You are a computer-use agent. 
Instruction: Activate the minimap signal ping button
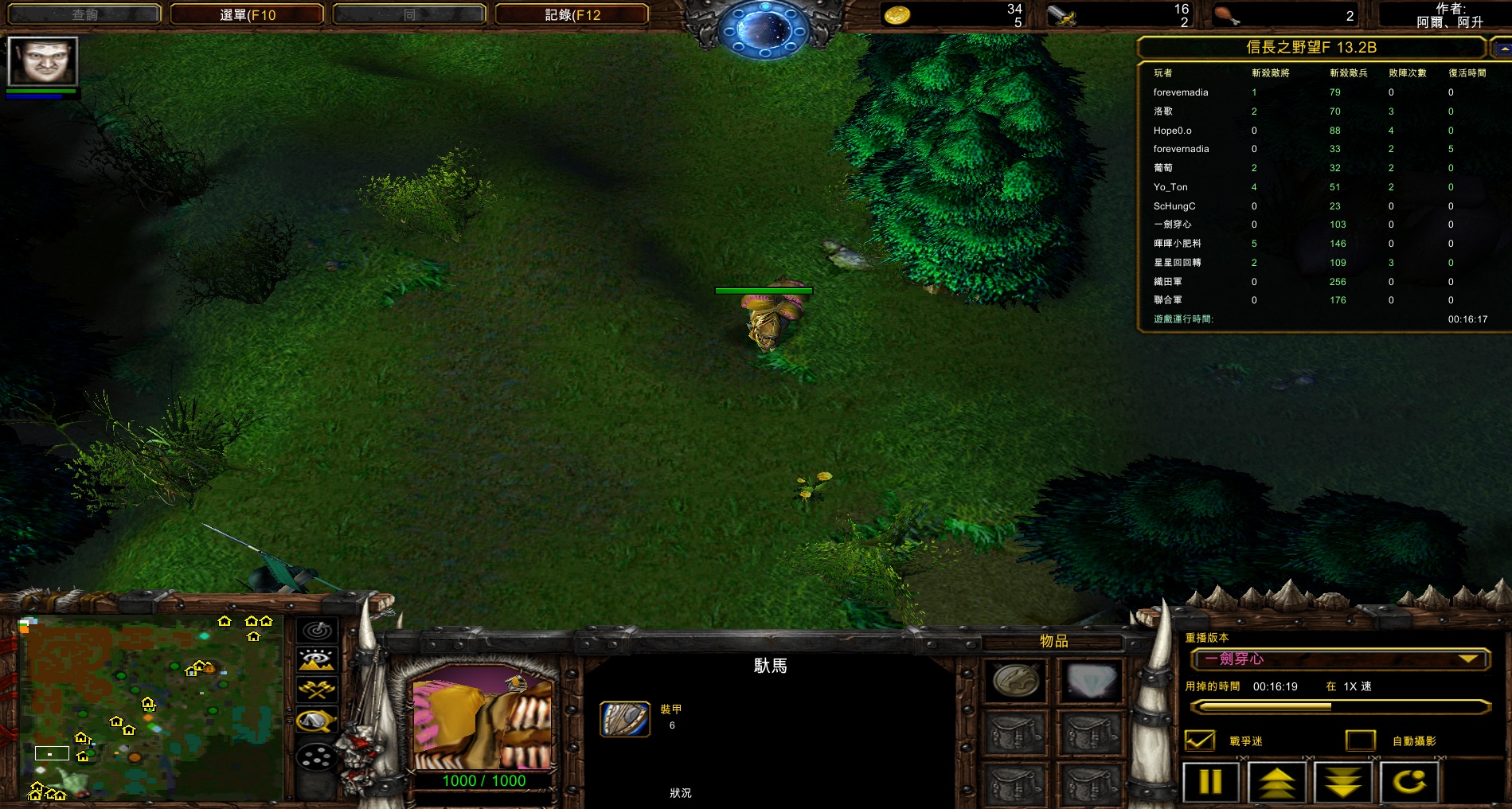click(317, 631)
